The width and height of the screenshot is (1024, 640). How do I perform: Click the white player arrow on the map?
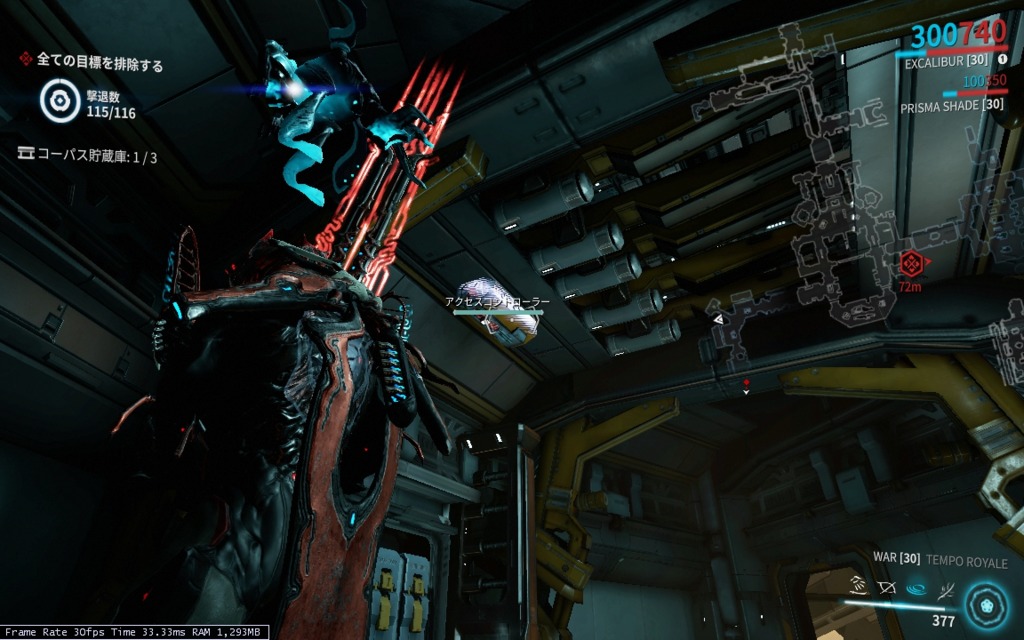(x=718, y=318)
